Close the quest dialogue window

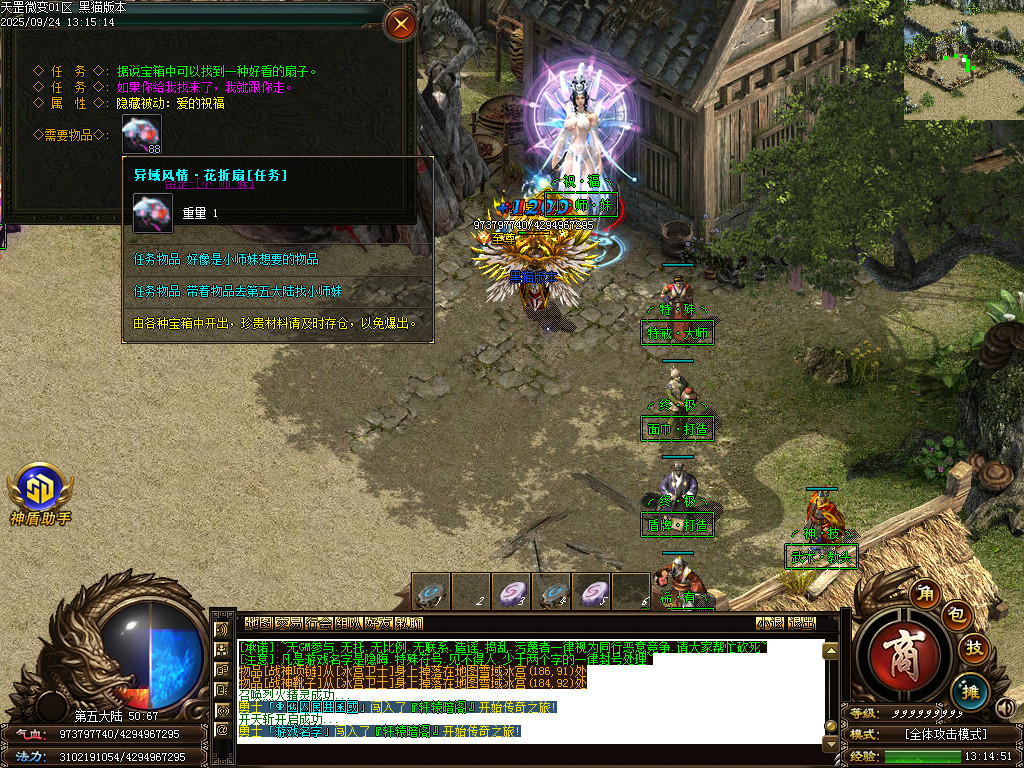click(401, 24)
